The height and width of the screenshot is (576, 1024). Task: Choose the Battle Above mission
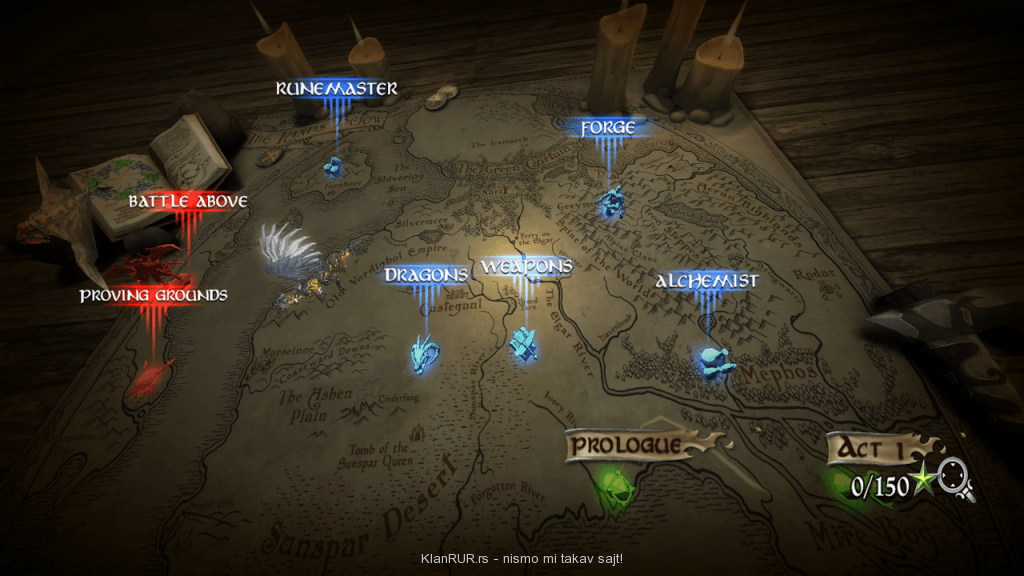coord(188,202)
